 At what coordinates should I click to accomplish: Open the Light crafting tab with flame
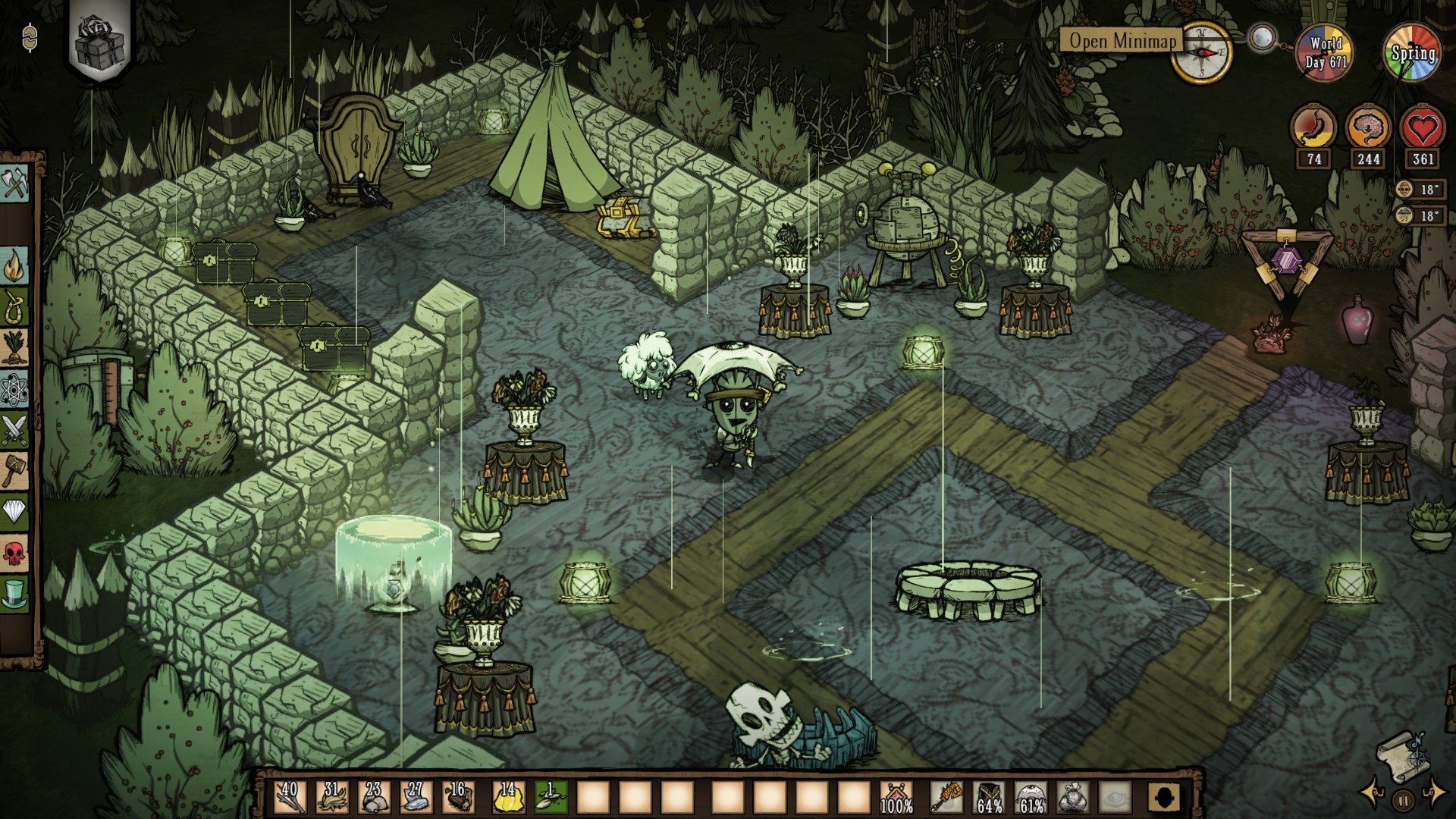click(14, 266)
